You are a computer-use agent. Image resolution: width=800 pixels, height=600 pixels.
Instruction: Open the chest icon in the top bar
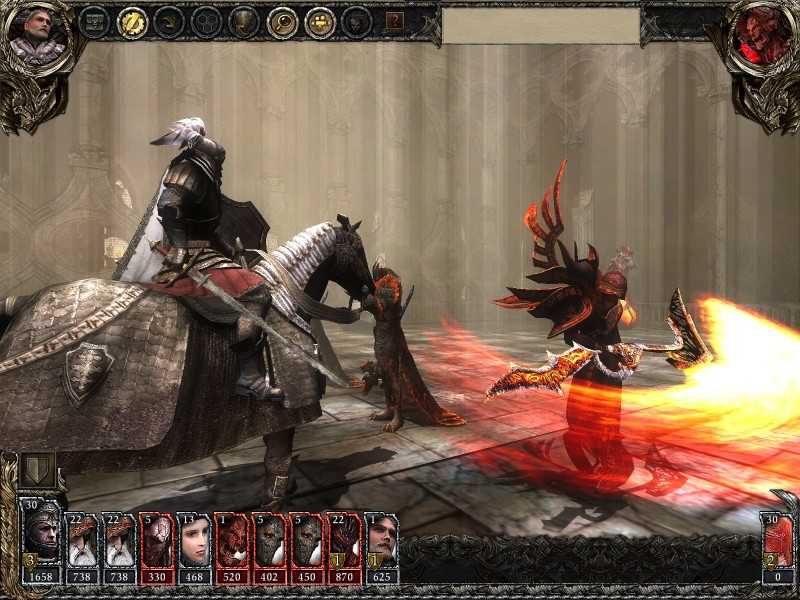point(95,22)
